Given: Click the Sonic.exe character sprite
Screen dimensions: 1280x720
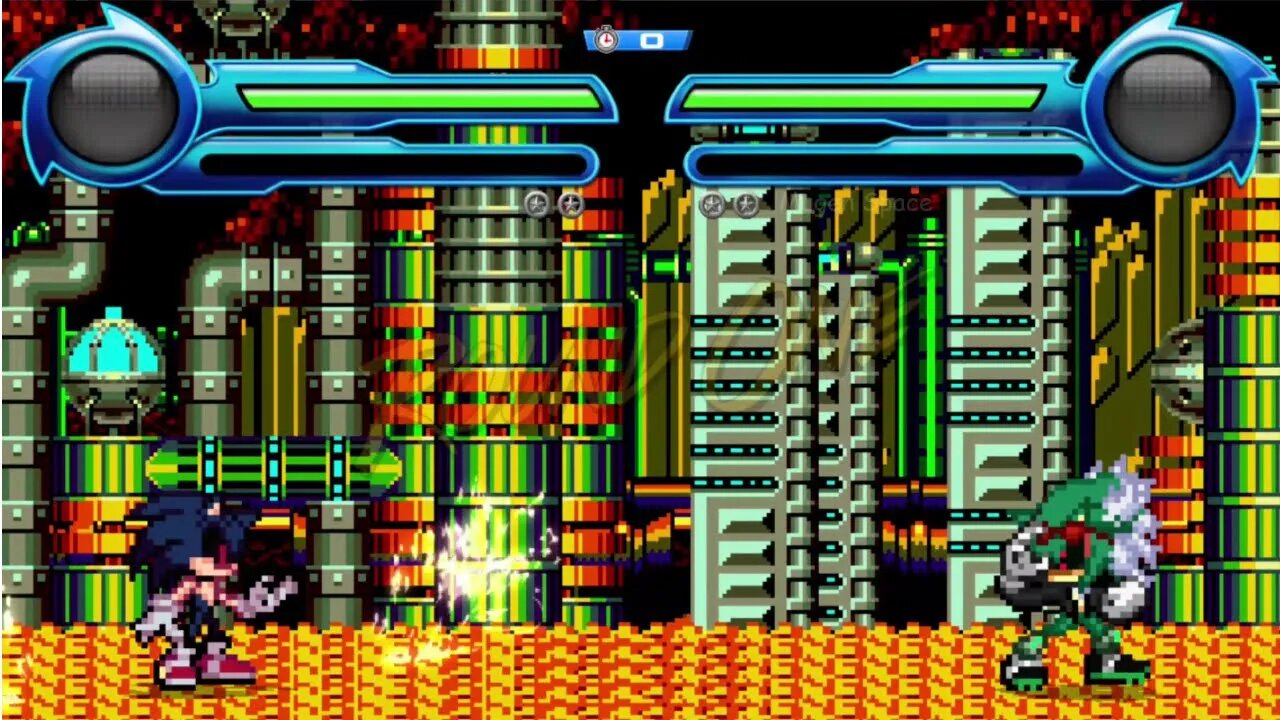Looking at the screenshot, I should click(x=200, y=580).
